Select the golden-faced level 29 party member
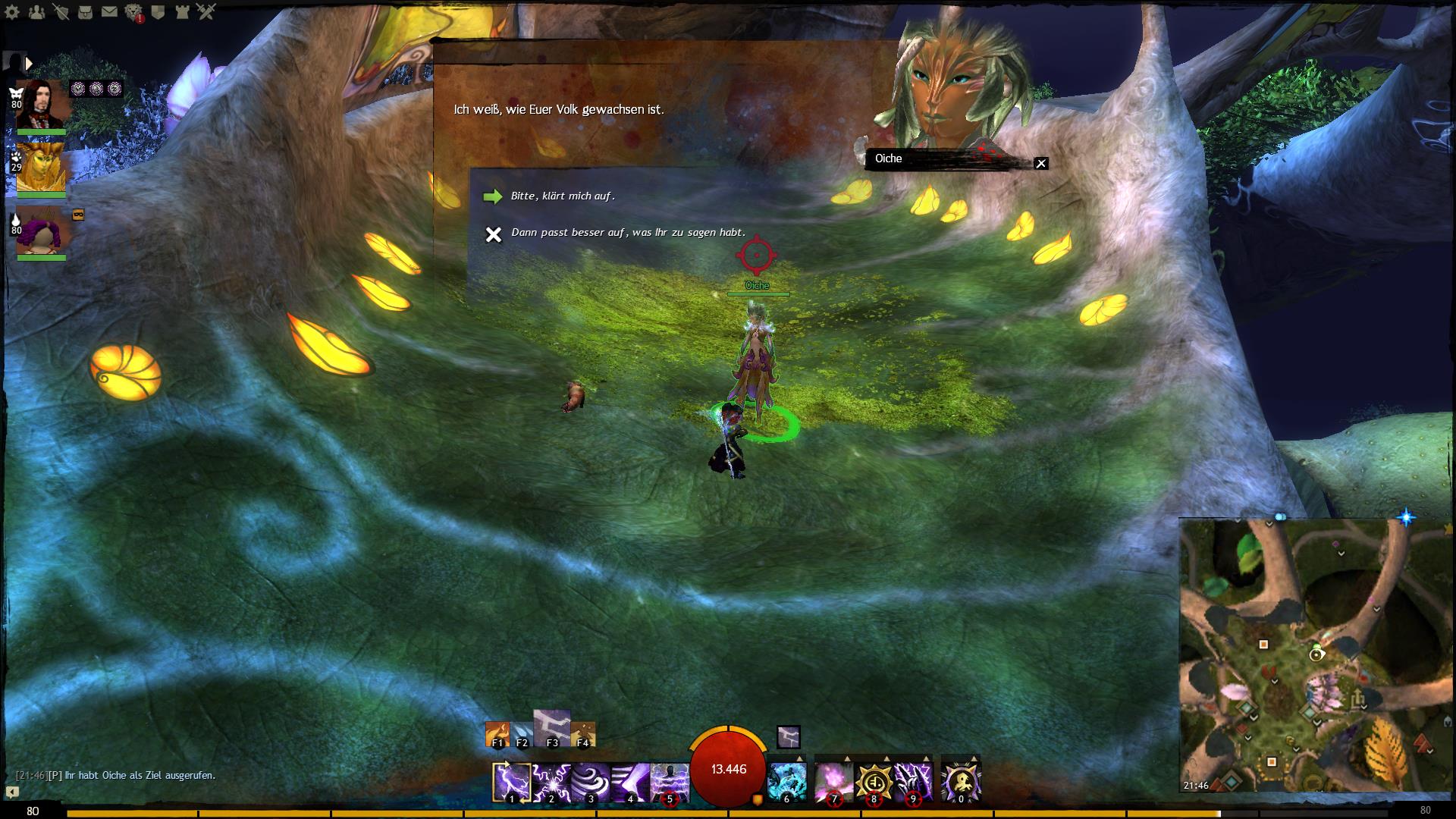The height and width of the screenshot is (819, 1456). coord(42,167)
